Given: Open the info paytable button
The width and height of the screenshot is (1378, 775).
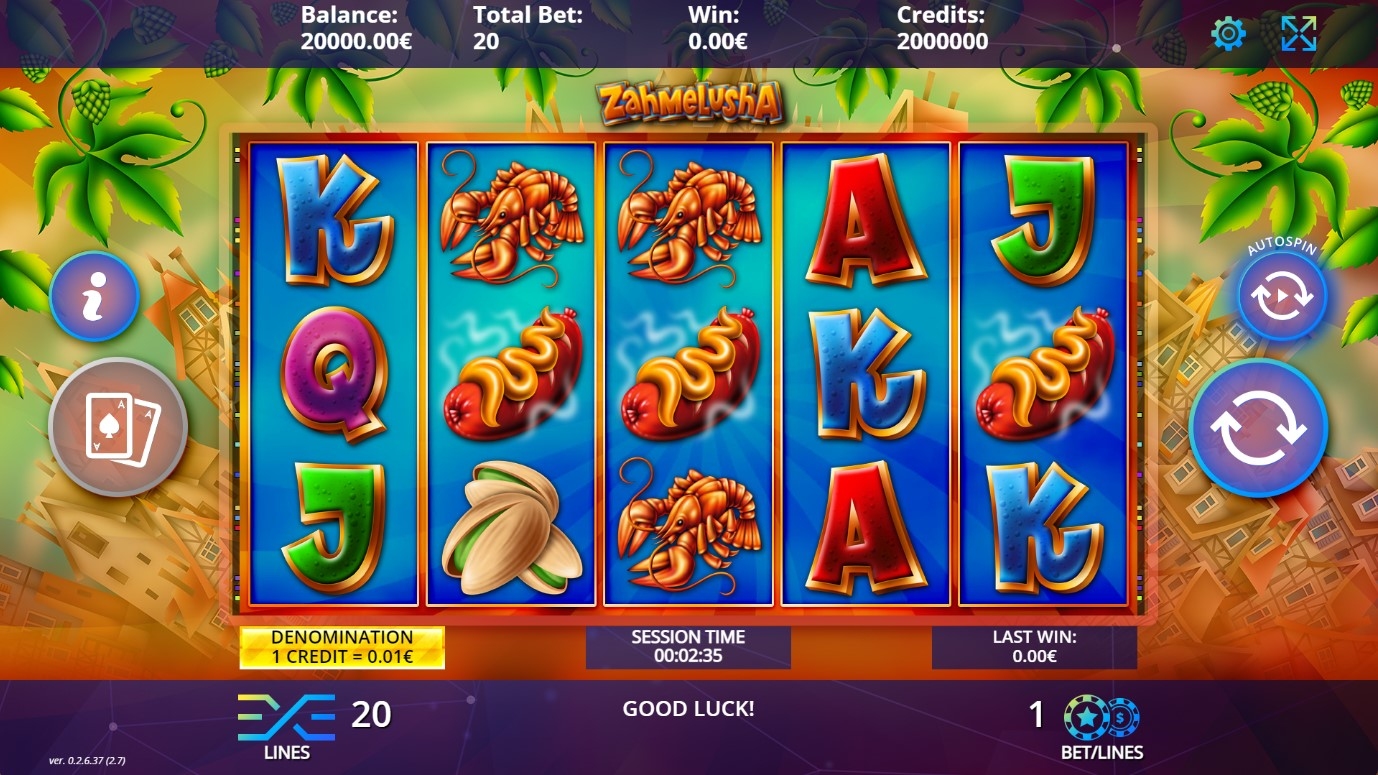Looking at the screenshot, I should coord(94,297).
